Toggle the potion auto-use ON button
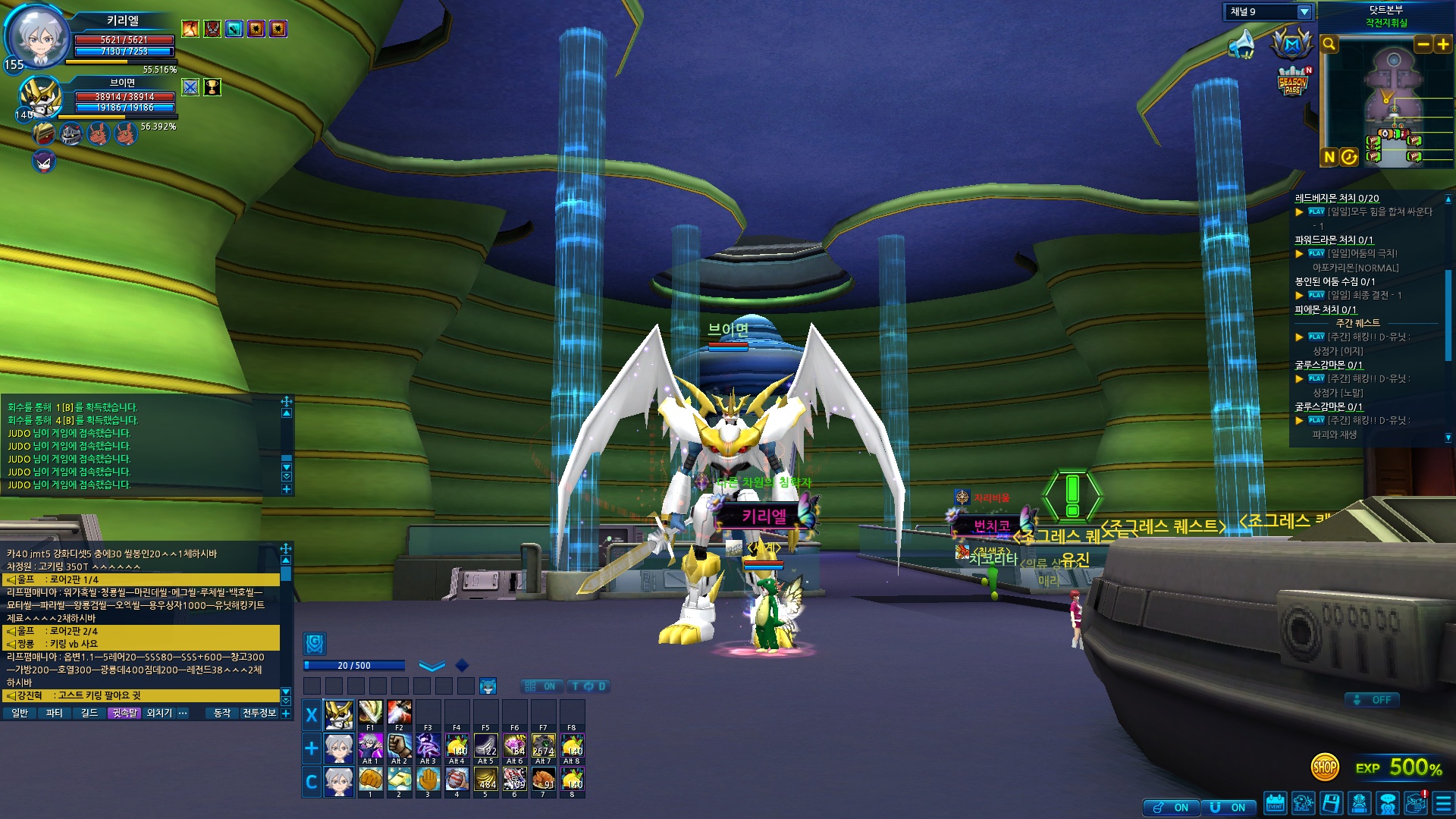1456x819 pixels. coord(1172,808)
